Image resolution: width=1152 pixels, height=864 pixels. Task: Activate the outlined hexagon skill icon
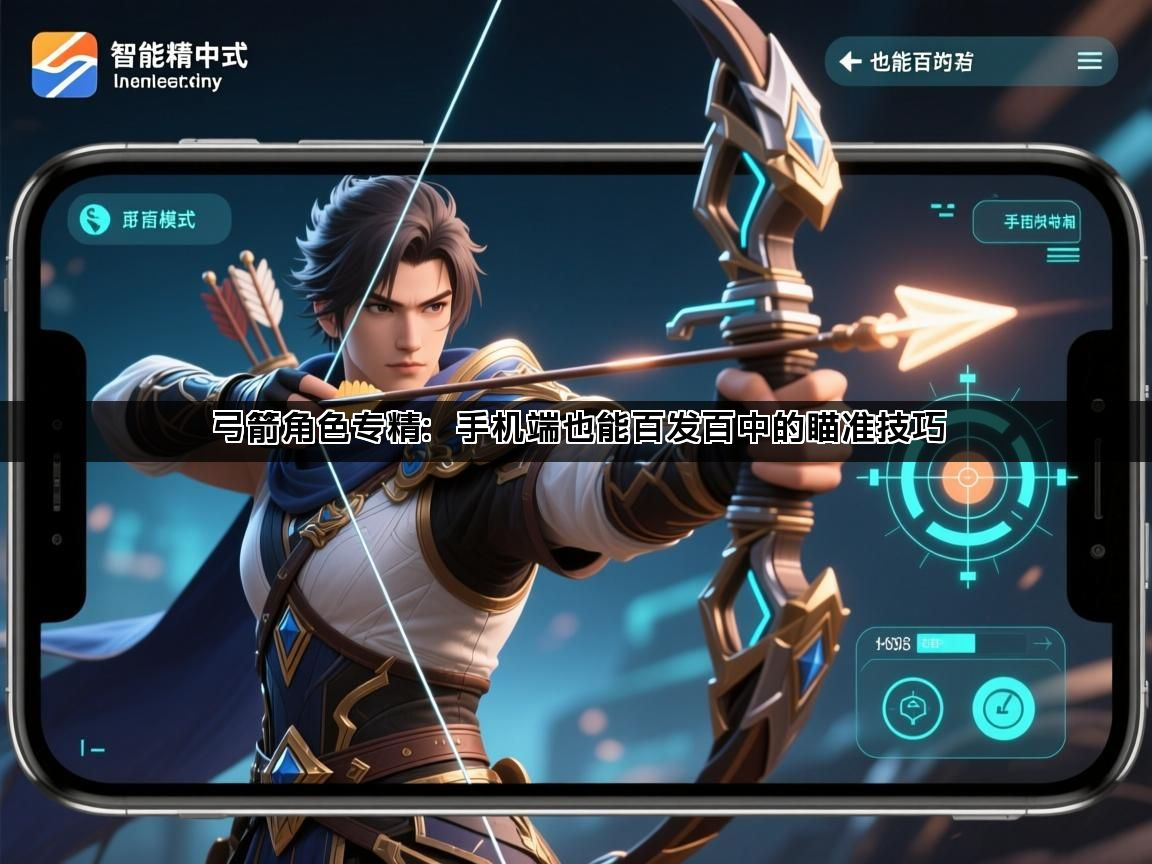click(x=912, y=709)
